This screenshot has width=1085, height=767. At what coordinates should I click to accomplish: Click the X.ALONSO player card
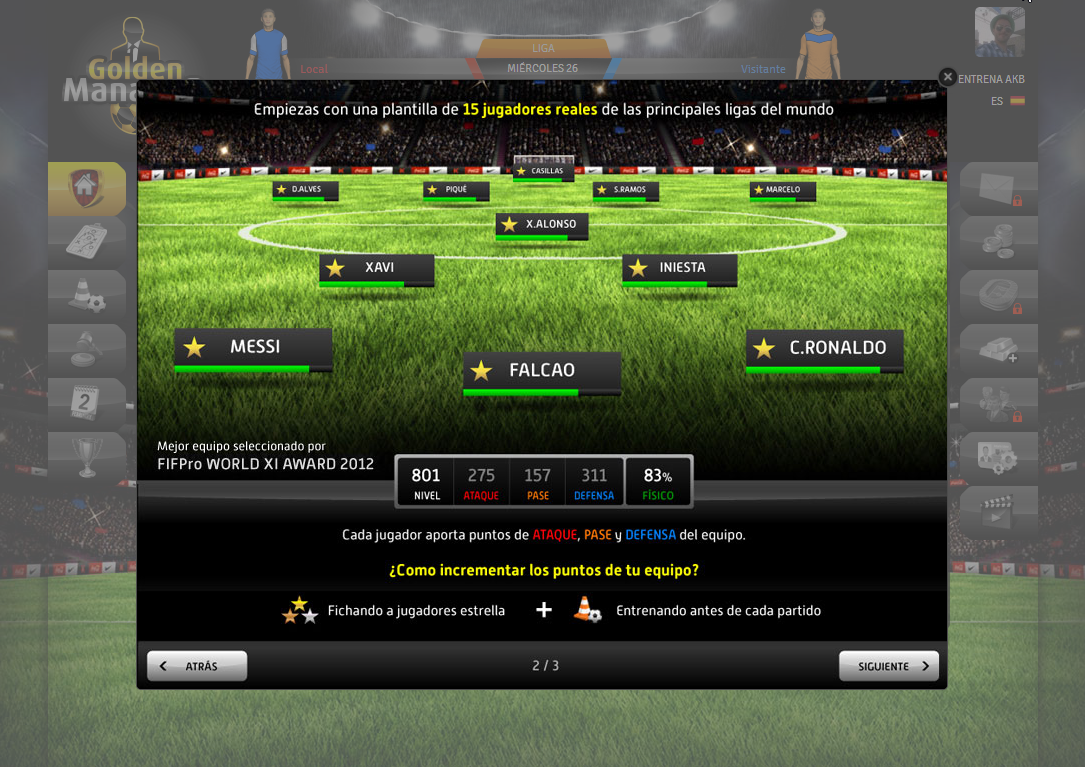point(541,224)
